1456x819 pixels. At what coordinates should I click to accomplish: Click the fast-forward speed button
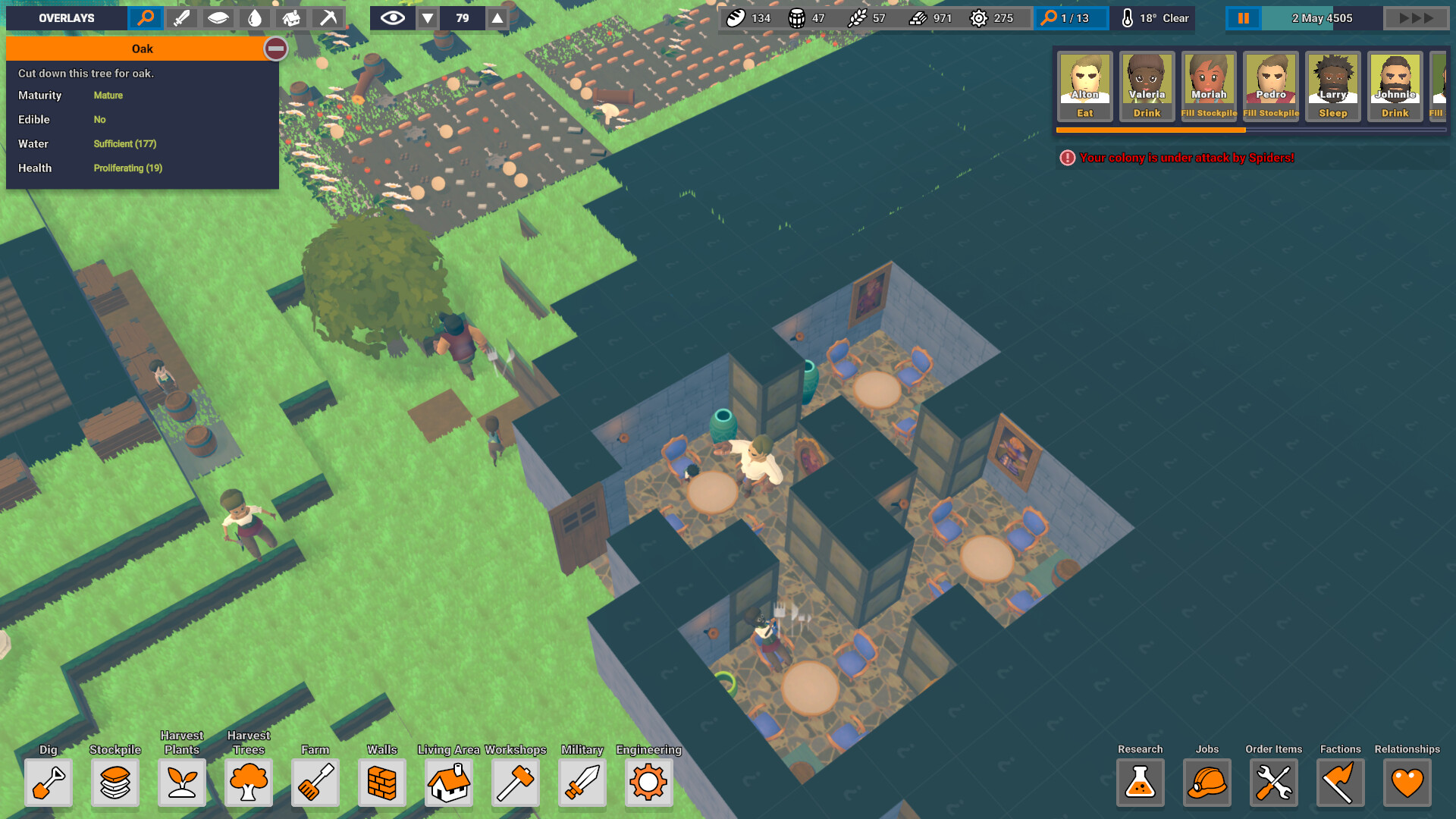[x=1415, y=17]
